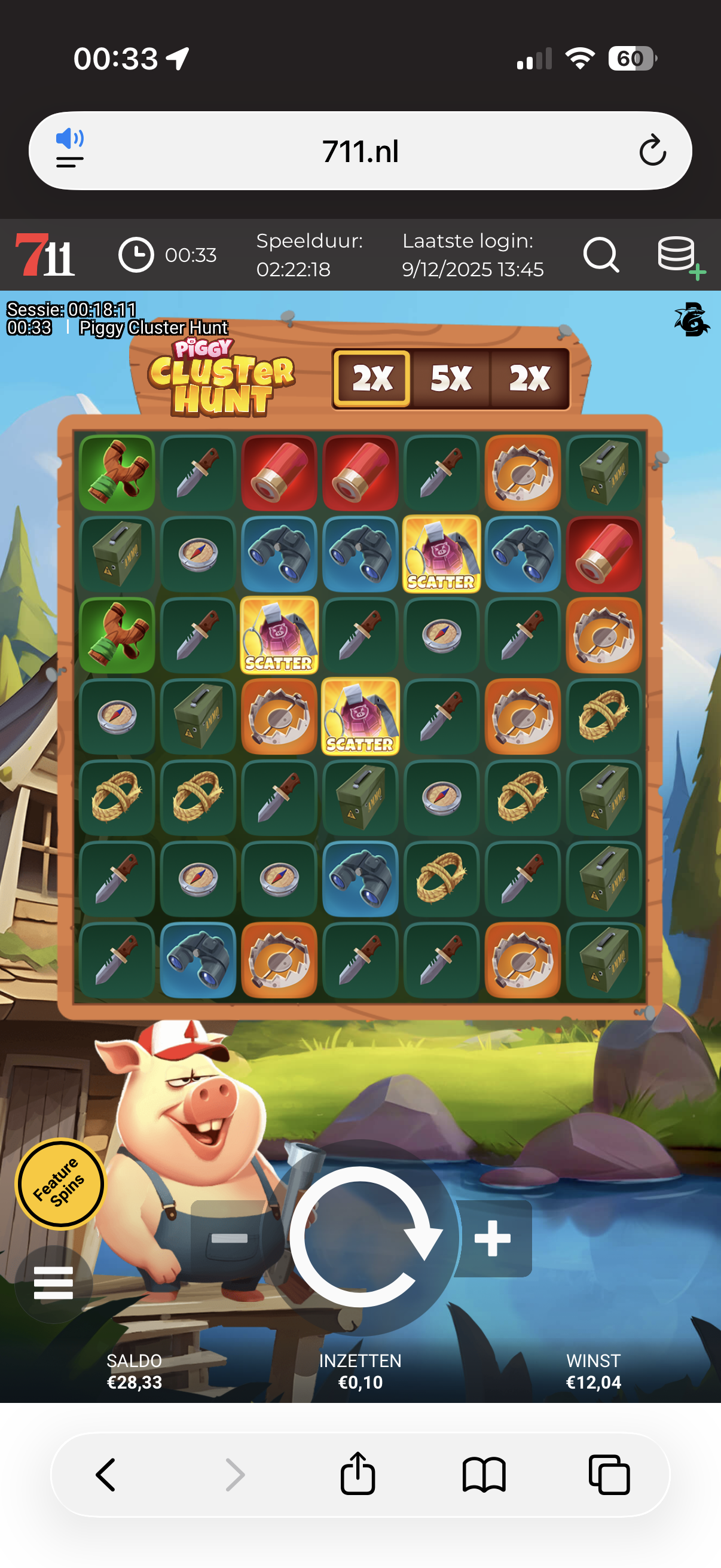
Task: Open the browser bookmarks
Action: click(484, 1474)
